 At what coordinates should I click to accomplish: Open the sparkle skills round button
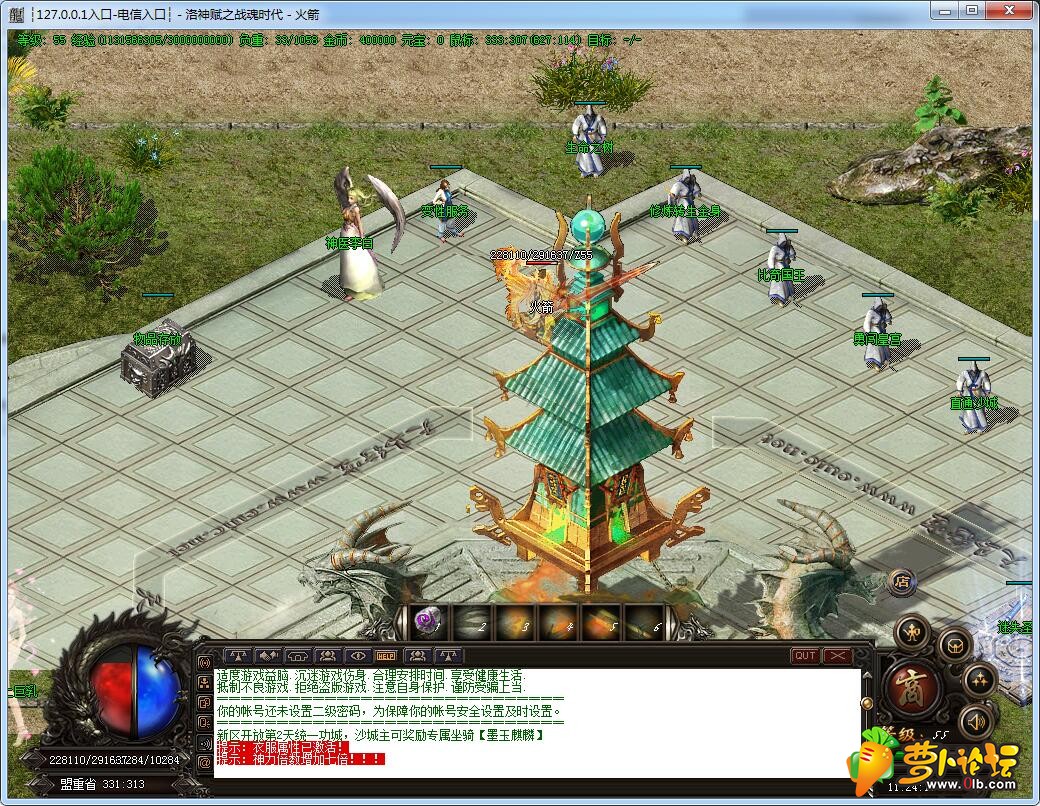click(979, 681)
